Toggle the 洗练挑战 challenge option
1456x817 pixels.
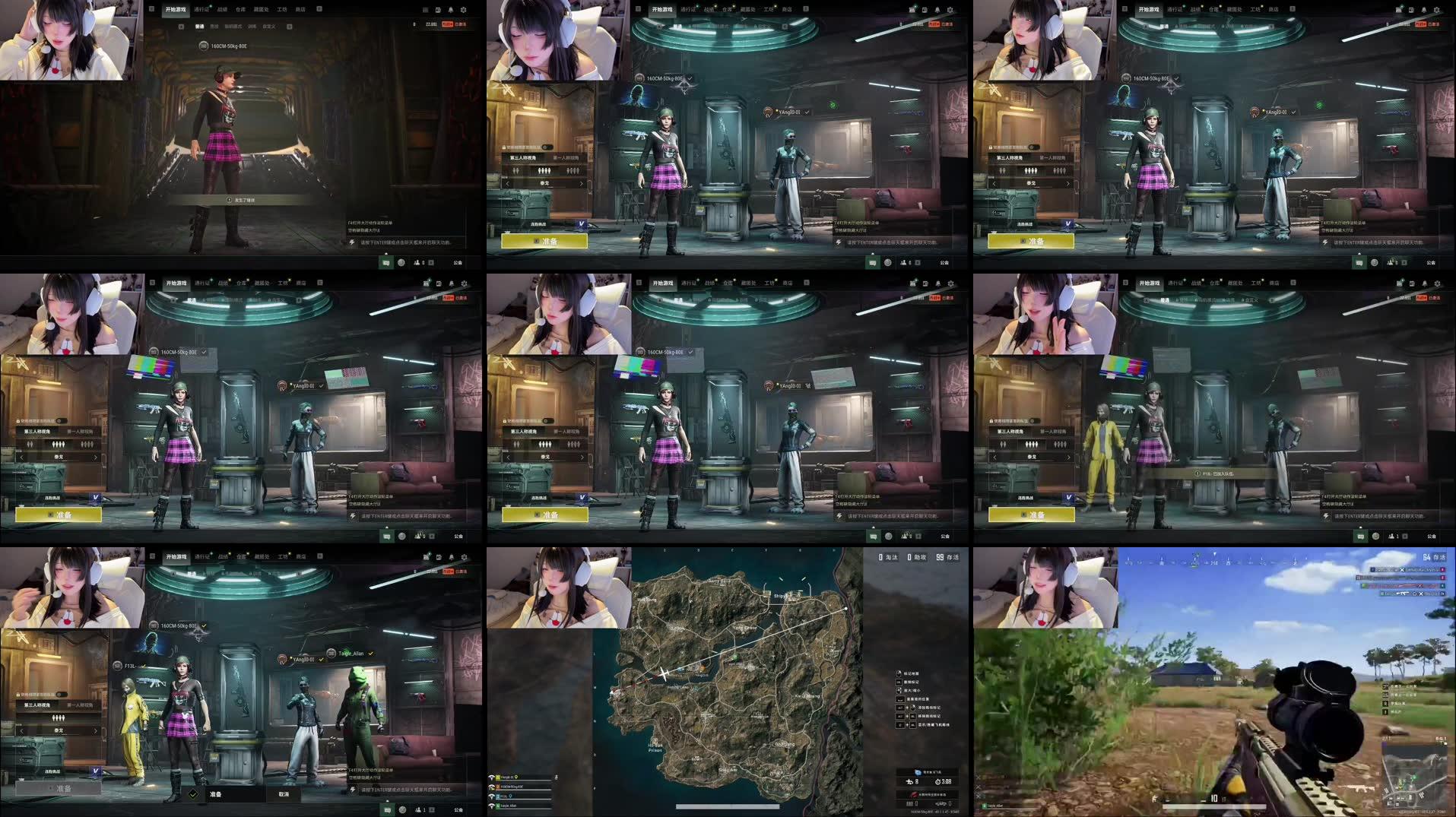(x=538, y=223)
